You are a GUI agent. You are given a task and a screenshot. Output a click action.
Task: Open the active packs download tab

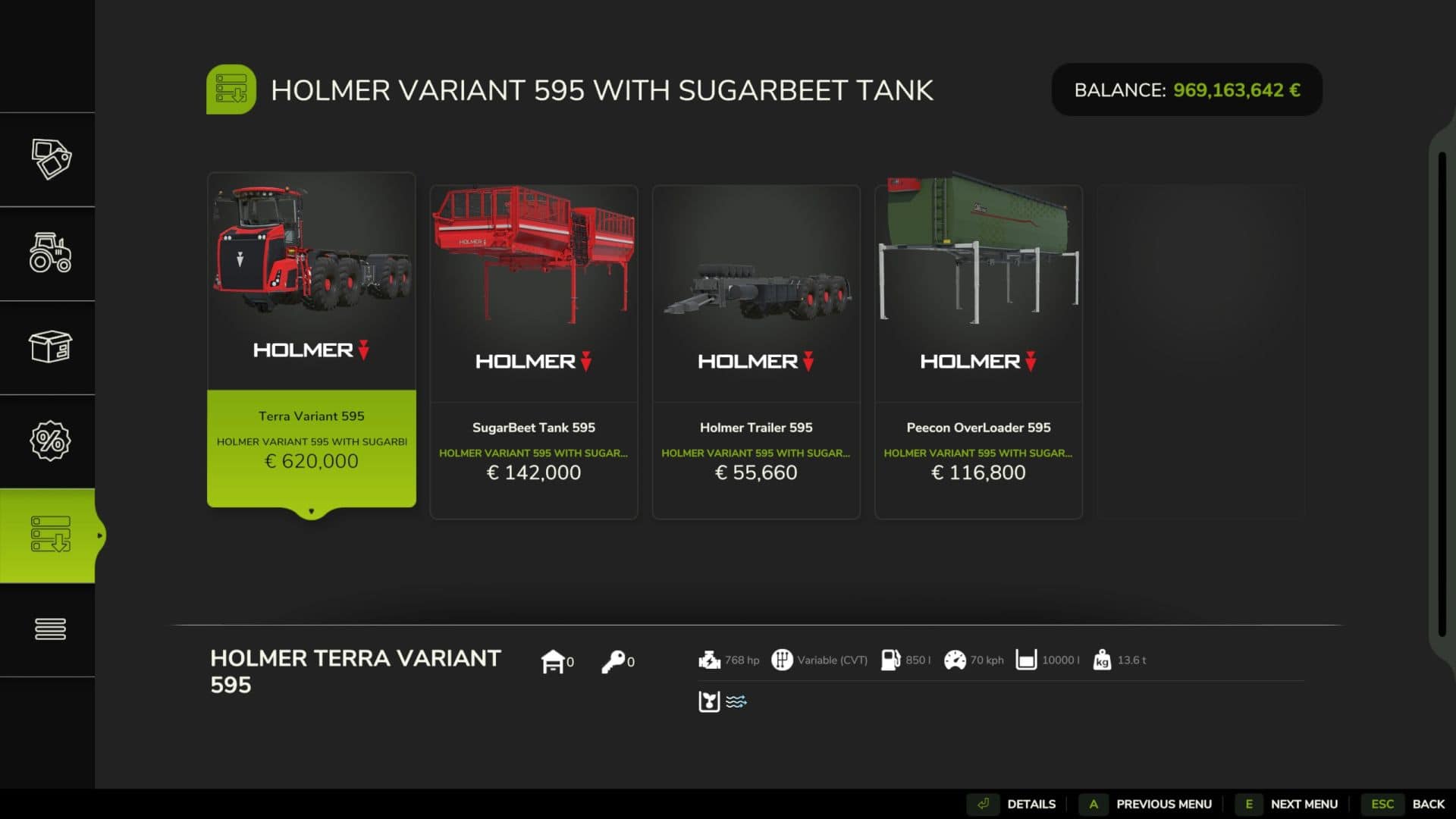click(50, 535)
